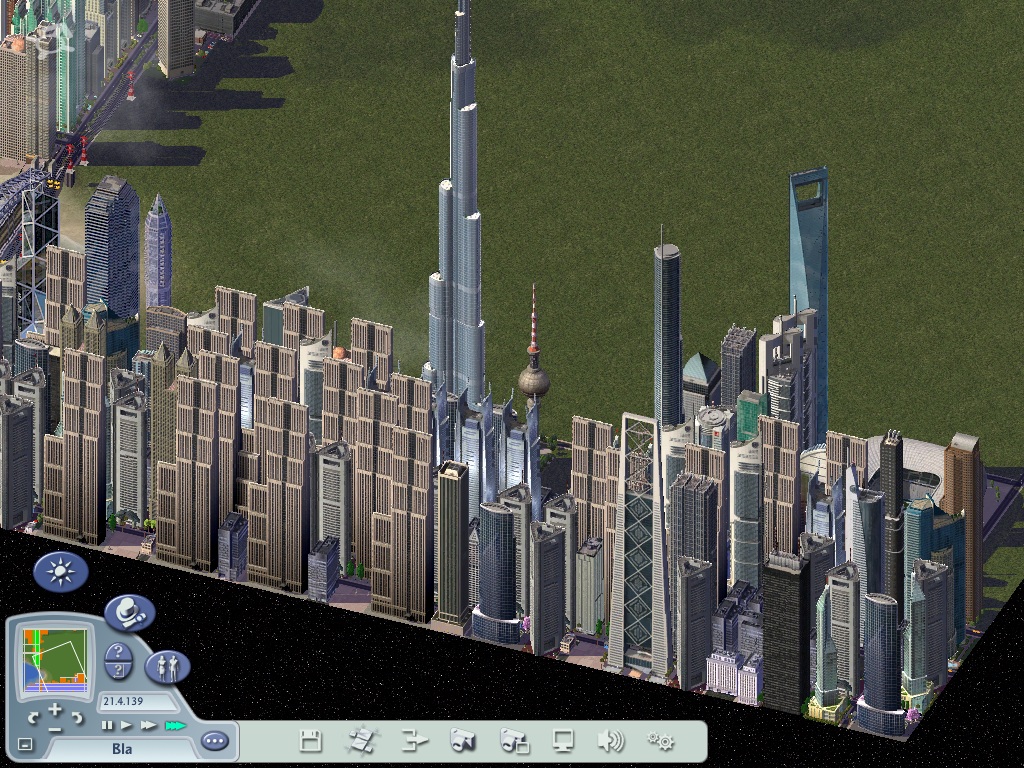Image resolution: width=1024 pixels, height=768 pixels.
Task: Open My Sim Mode with two people icon
Action: coord(167,666)
